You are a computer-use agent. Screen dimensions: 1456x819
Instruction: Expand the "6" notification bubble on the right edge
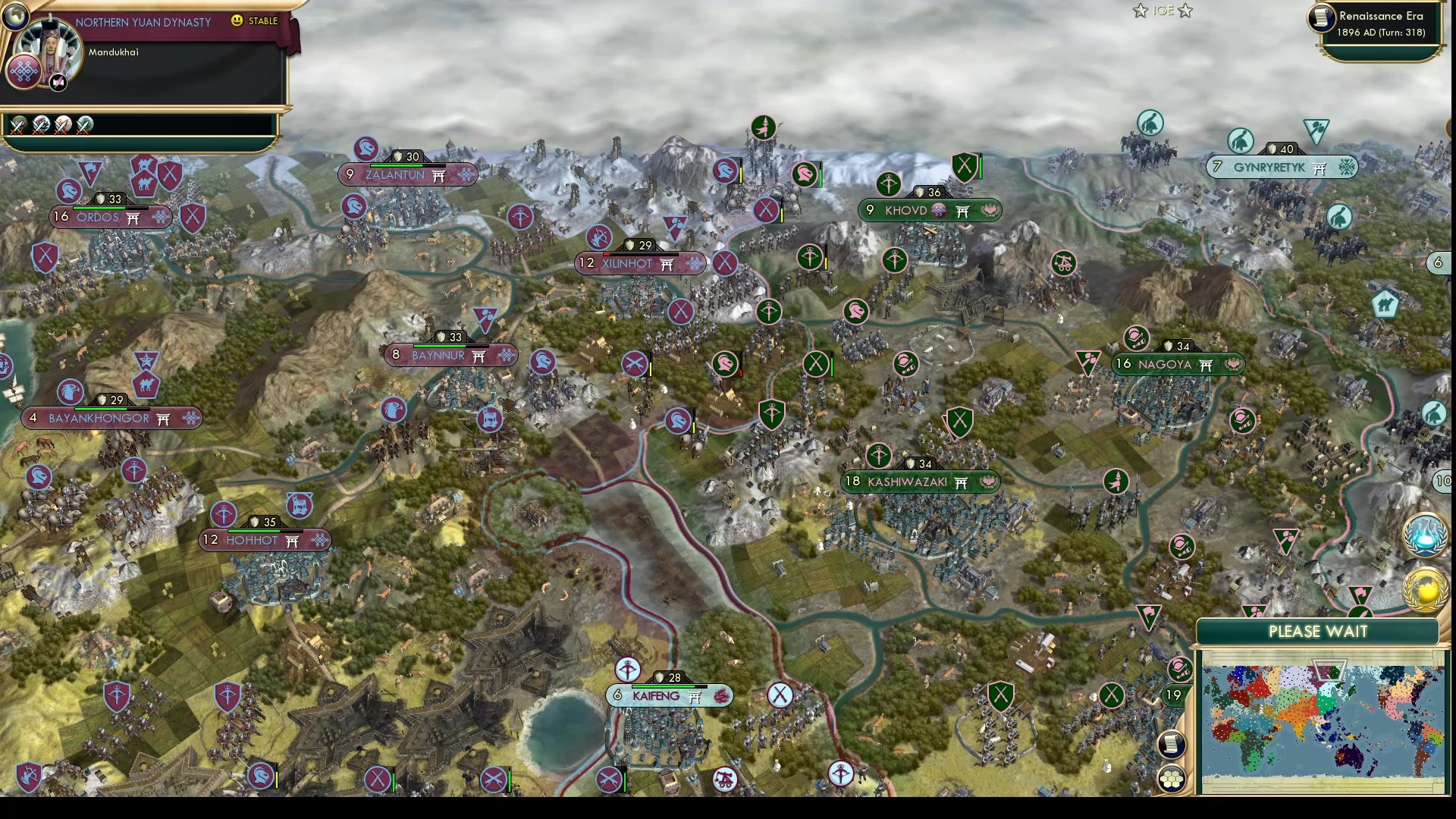pyautogui.click(x=1439, y=262)
